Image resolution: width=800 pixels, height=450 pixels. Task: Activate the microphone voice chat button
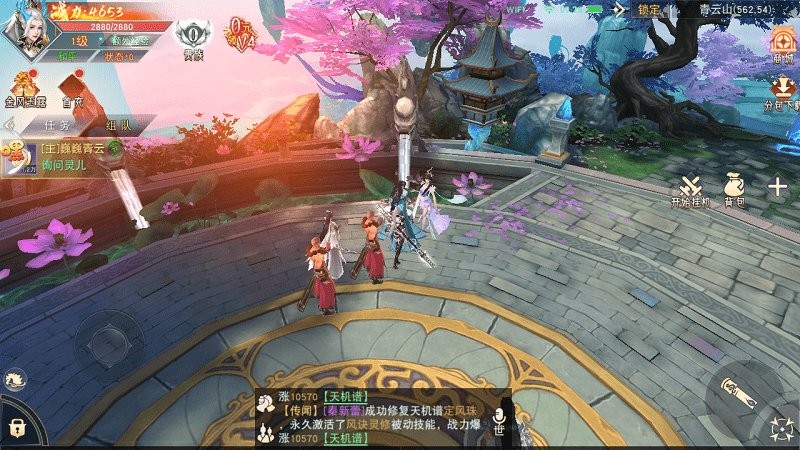point(503,417)
